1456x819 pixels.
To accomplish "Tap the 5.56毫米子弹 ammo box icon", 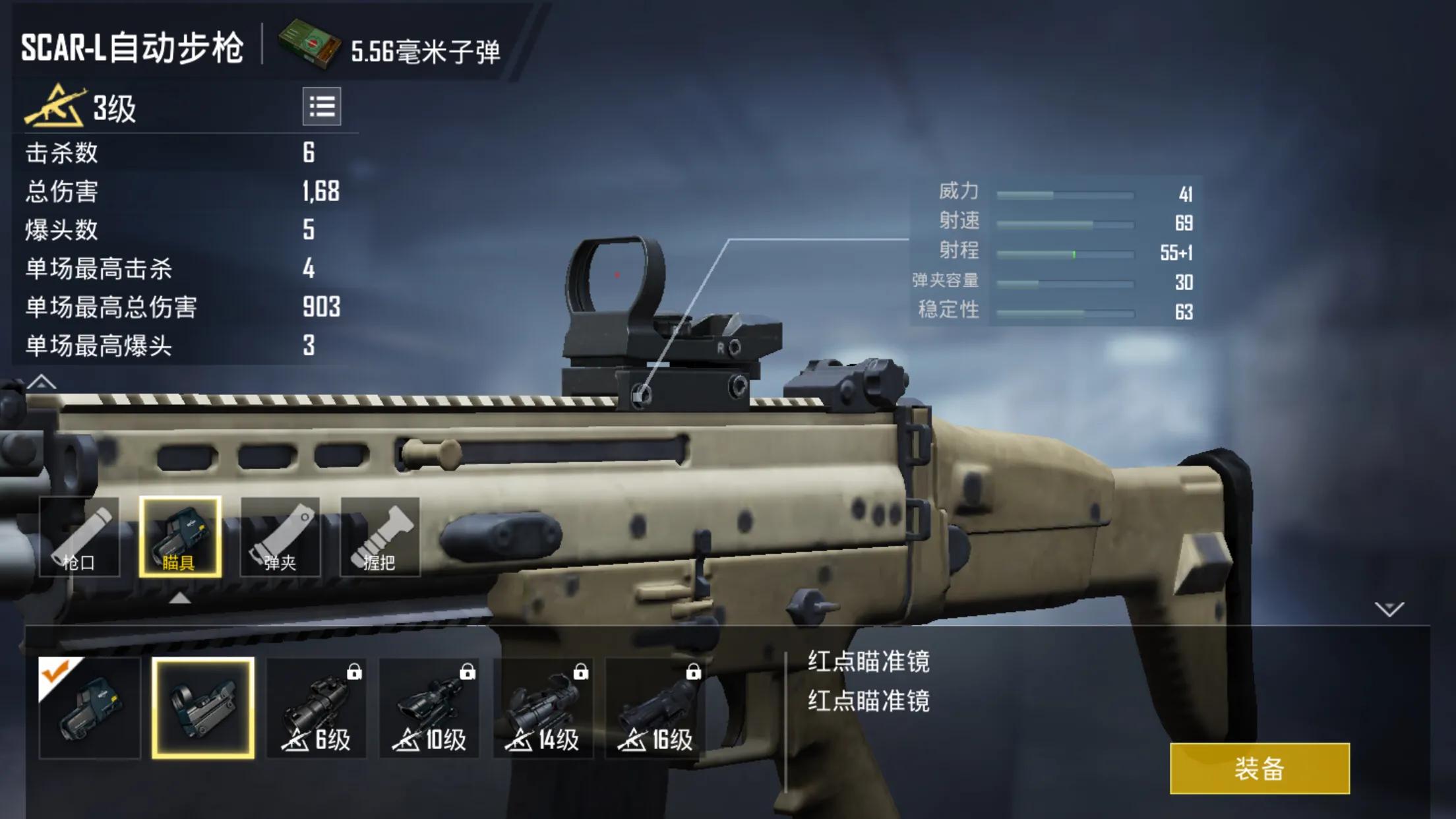I will click(309, 44).
